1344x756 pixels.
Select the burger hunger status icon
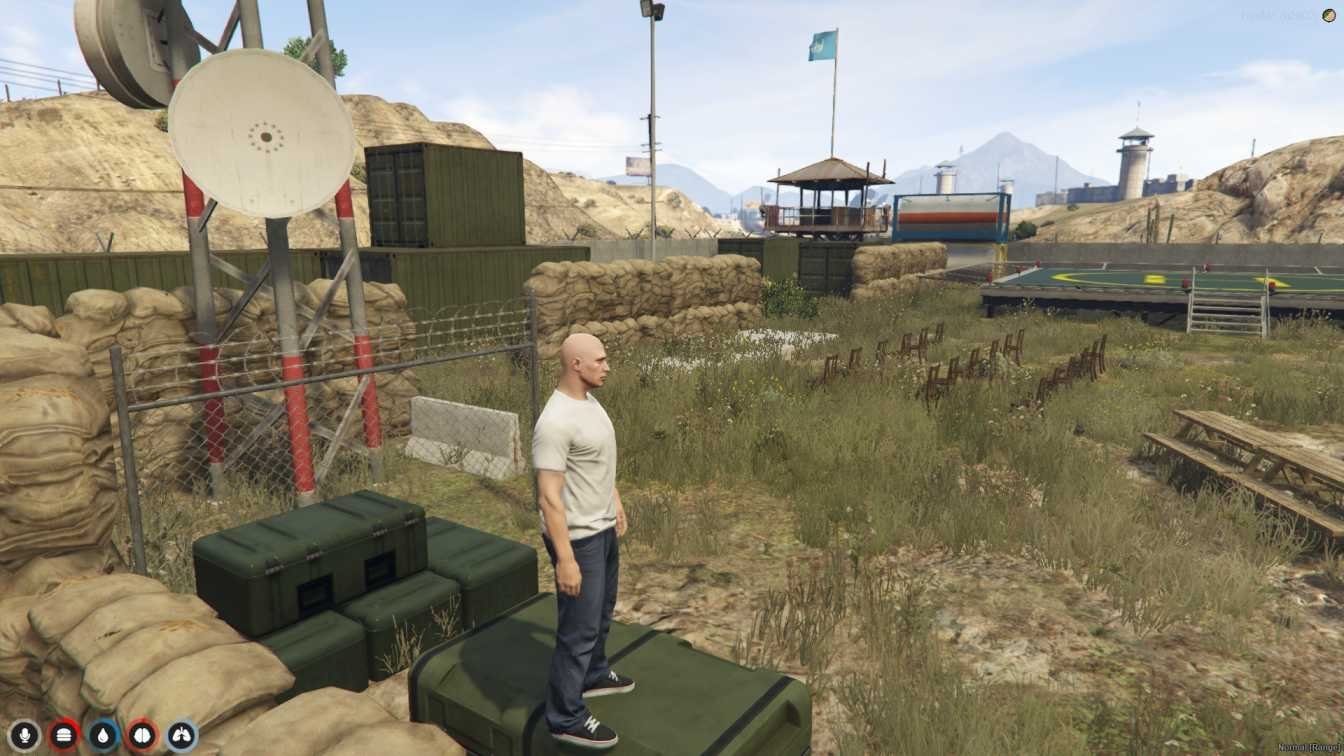click(64, 736)
